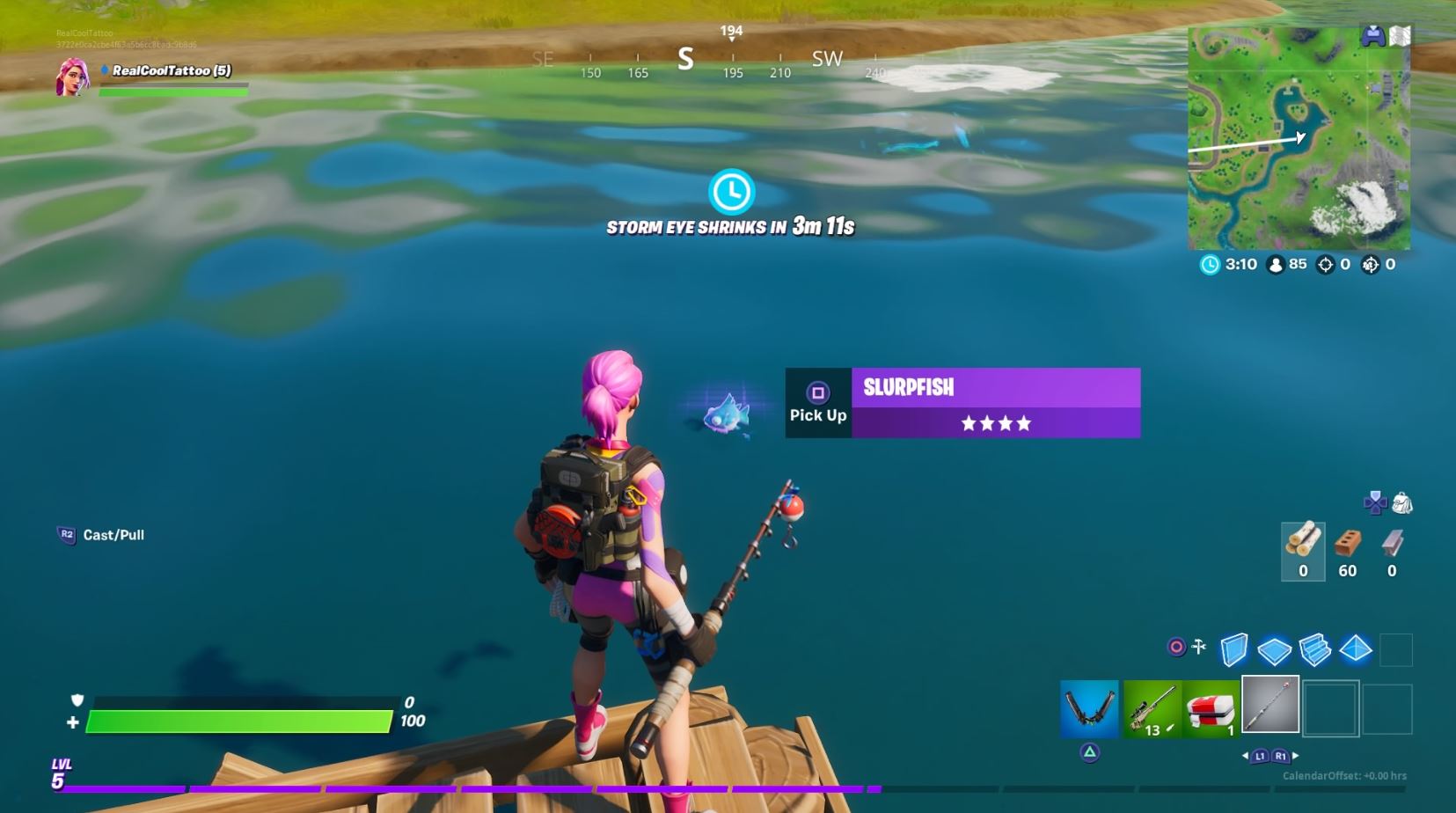This screenshot has width=1456, height=813.
Task: Select the floor build piece icon
Action: (1275, 651)
